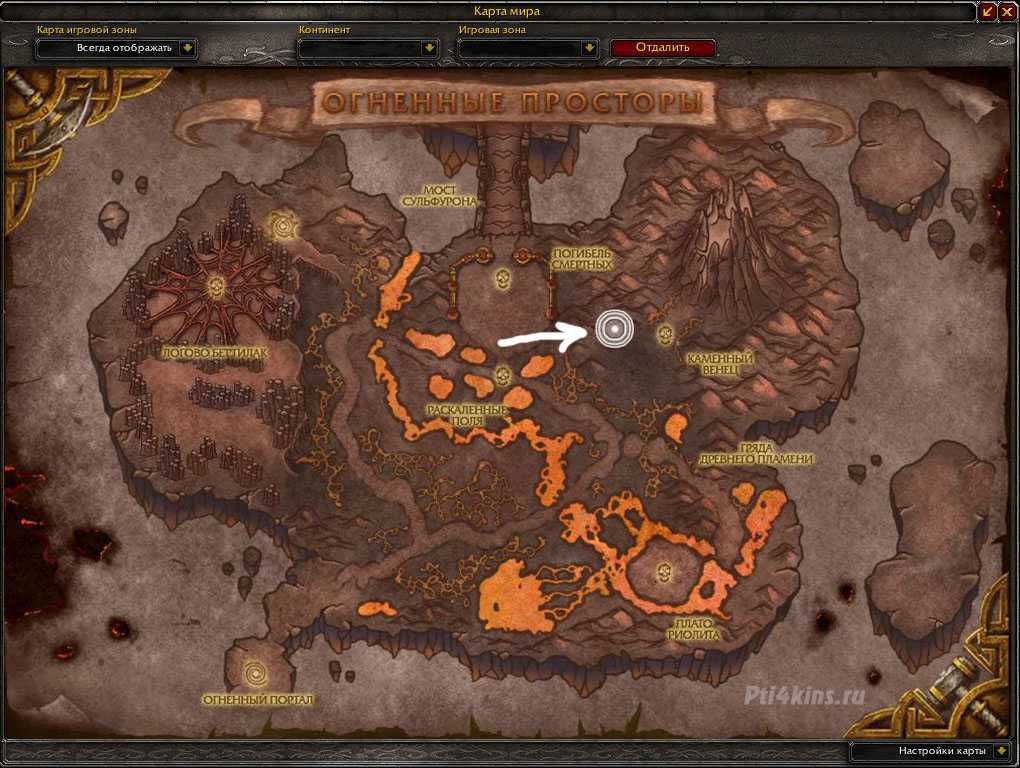The image size is (1020, 768).
Task: Click the skull marker in Логово Бет'тилак
Action: pos(219,288)
